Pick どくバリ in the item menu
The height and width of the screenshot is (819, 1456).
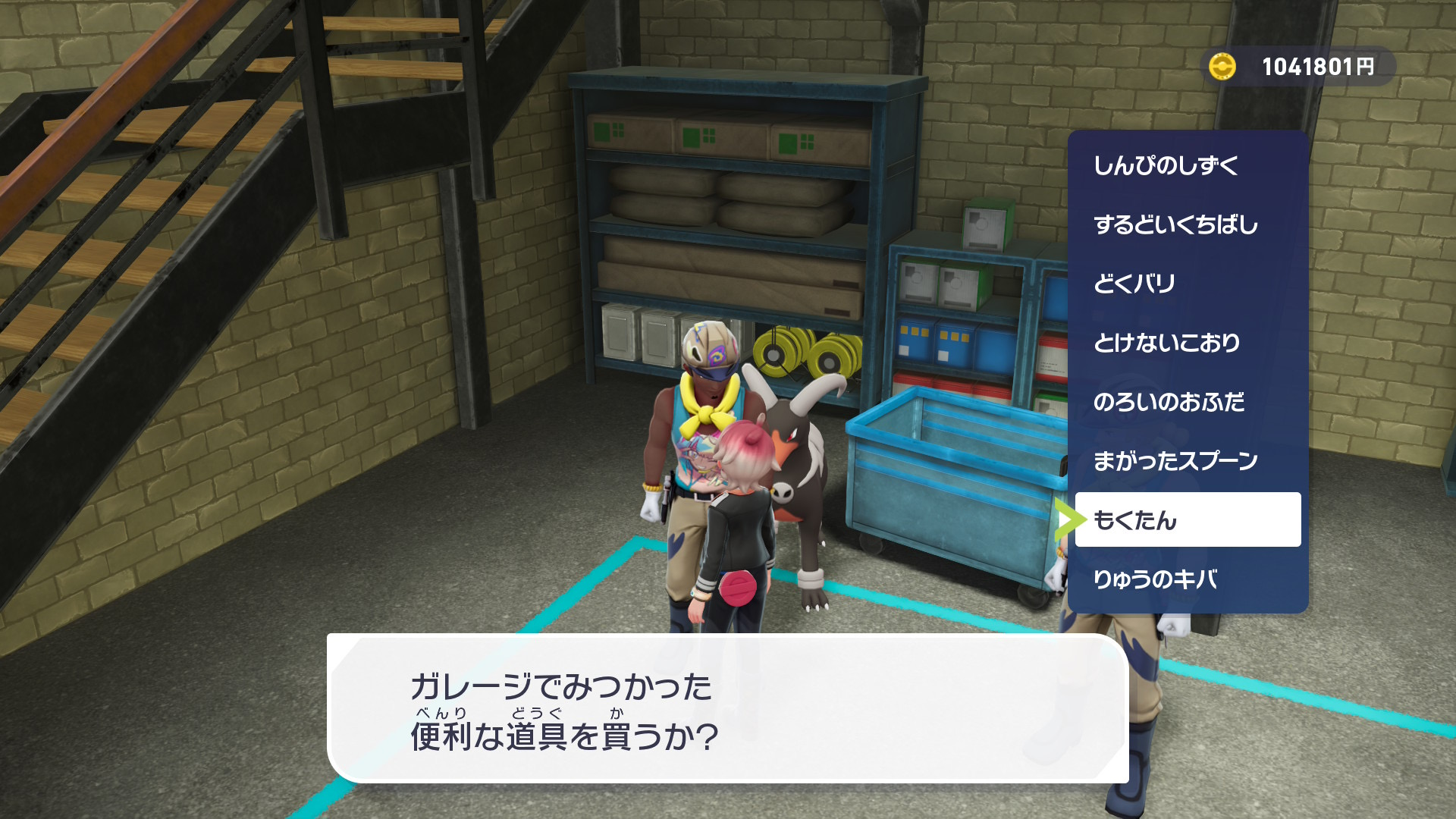tap(1188, 284)
